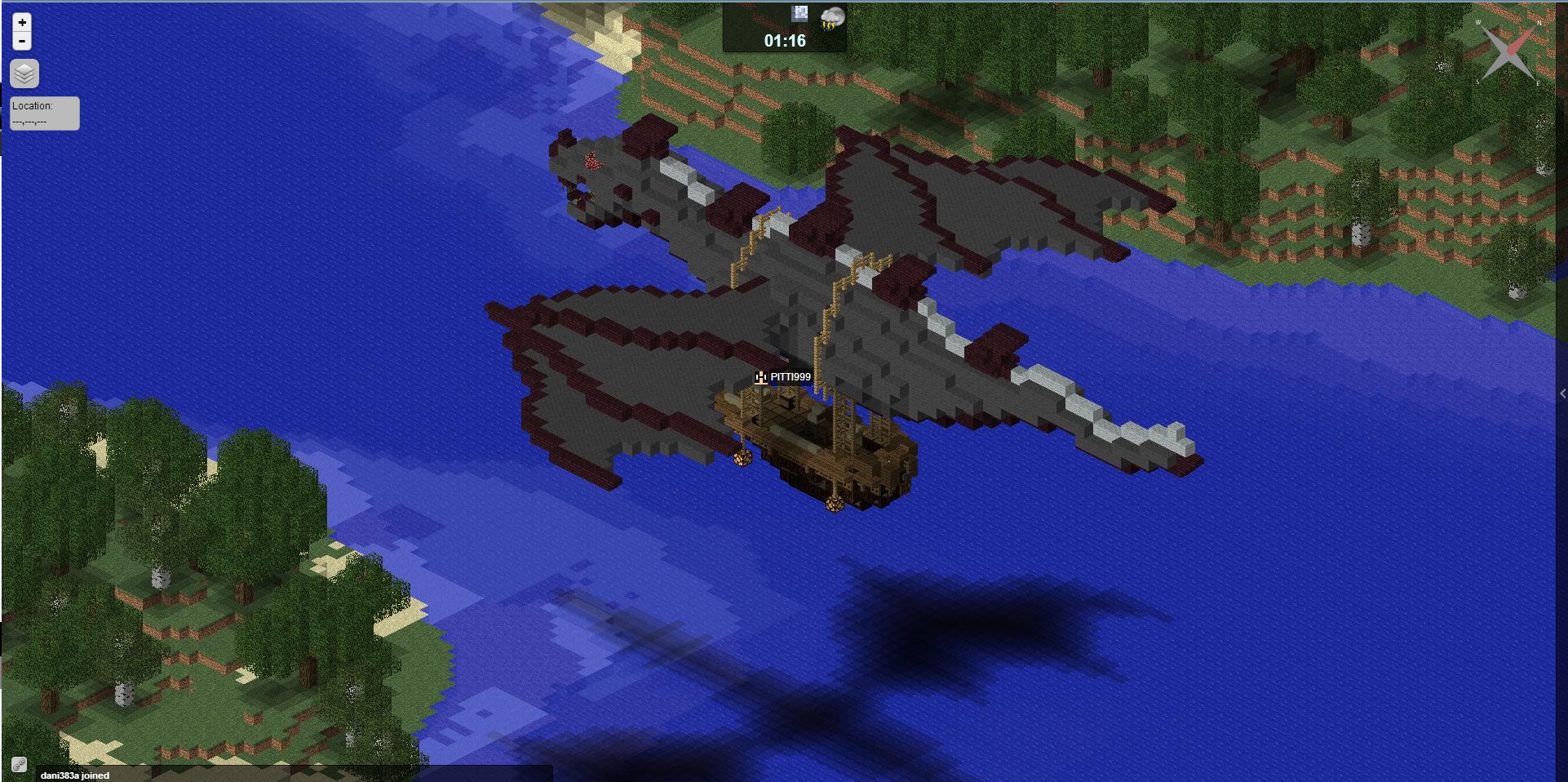This screenshot has height=782, width=1568.
Task: Zoom in with the plus button
Action: tap(22, 22)
